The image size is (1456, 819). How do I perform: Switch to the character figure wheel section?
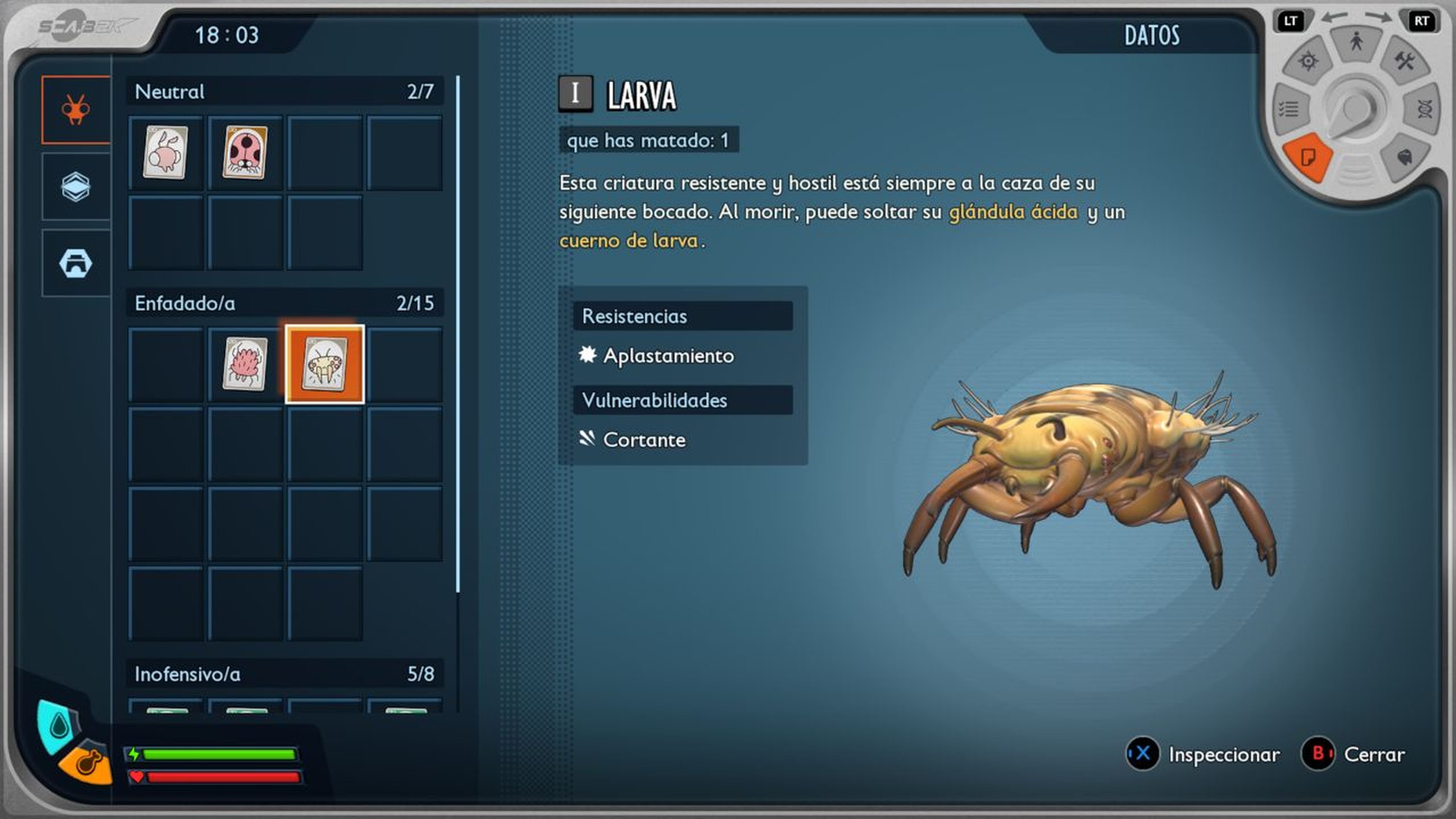point(1356,42)
